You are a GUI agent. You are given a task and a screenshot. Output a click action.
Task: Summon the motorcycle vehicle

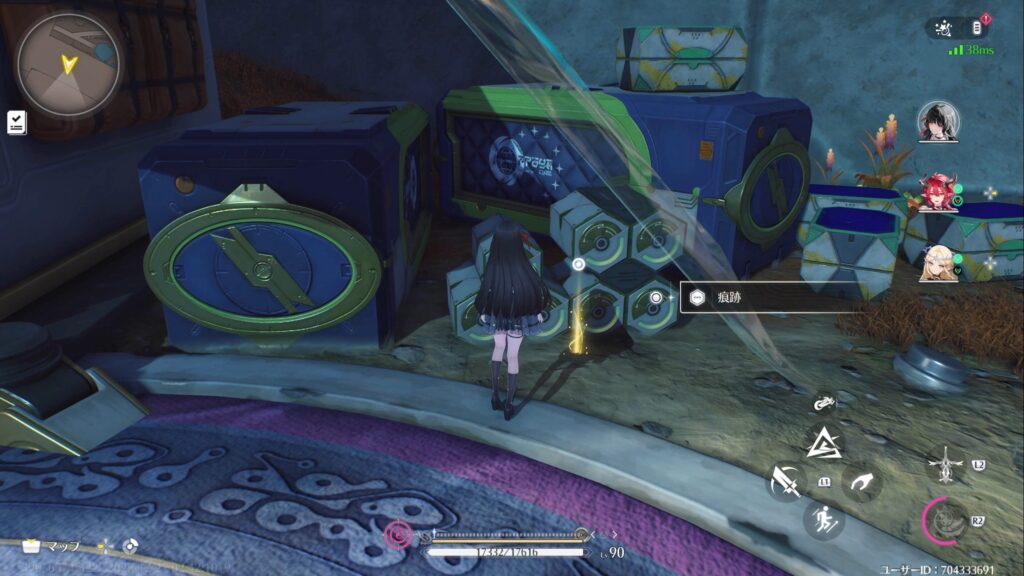824,403
